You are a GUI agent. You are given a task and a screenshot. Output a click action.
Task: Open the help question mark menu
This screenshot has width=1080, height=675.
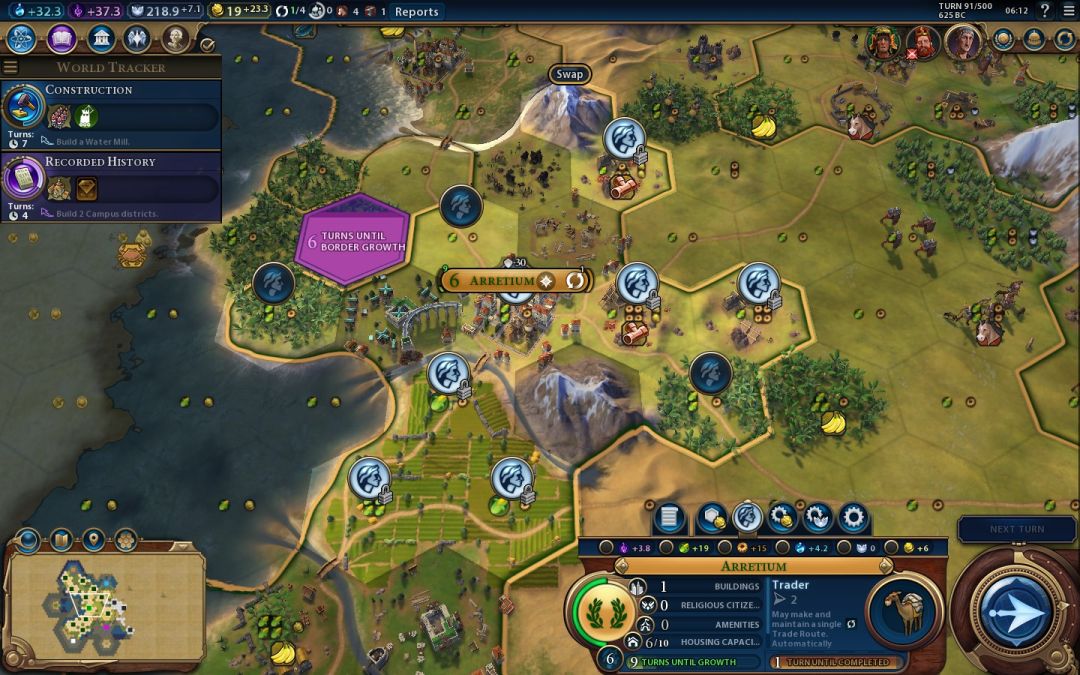(x=1046, y=11)
